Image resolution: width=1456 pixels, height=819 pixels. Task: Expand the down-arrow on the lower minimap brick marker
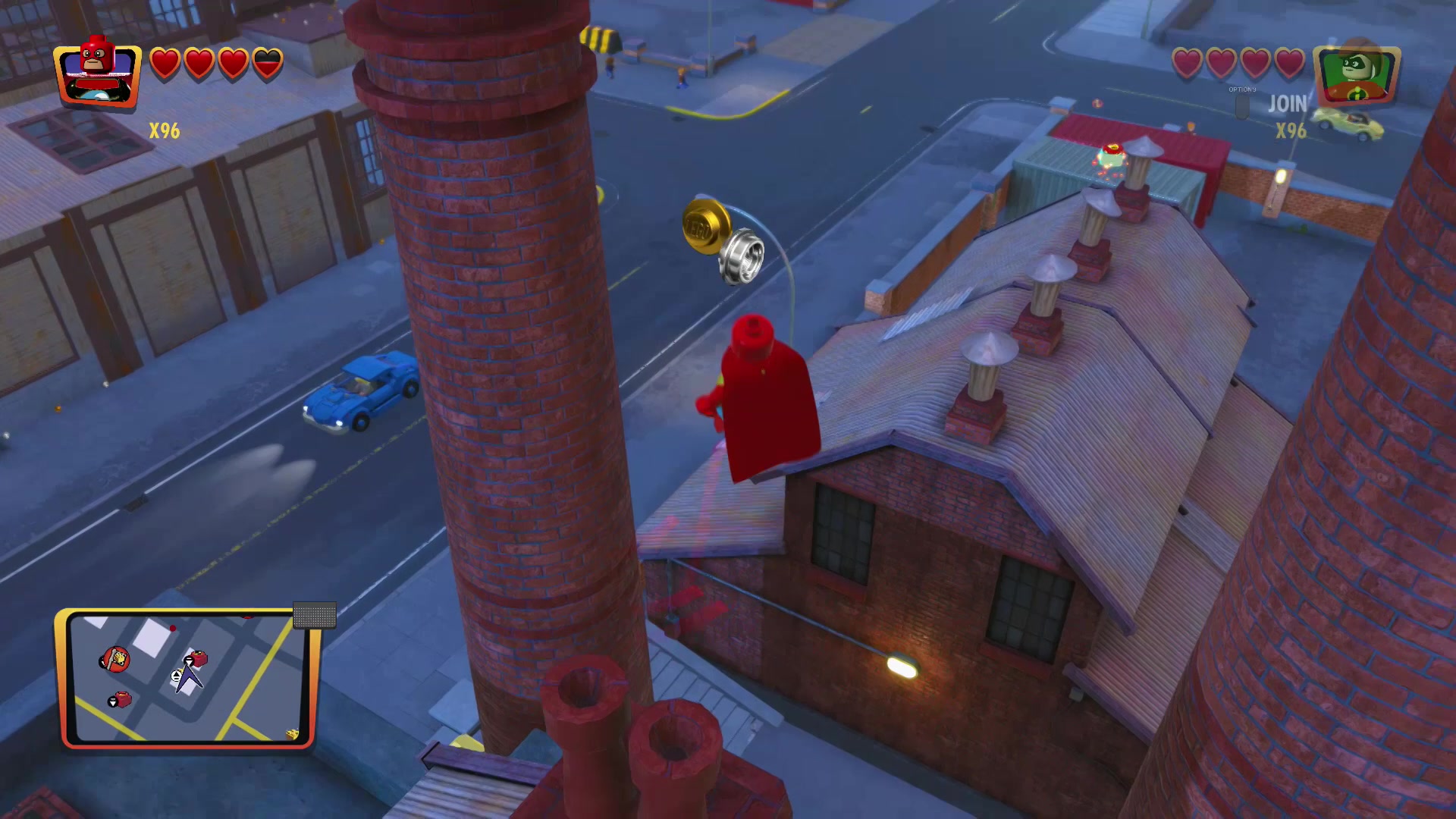112,701
